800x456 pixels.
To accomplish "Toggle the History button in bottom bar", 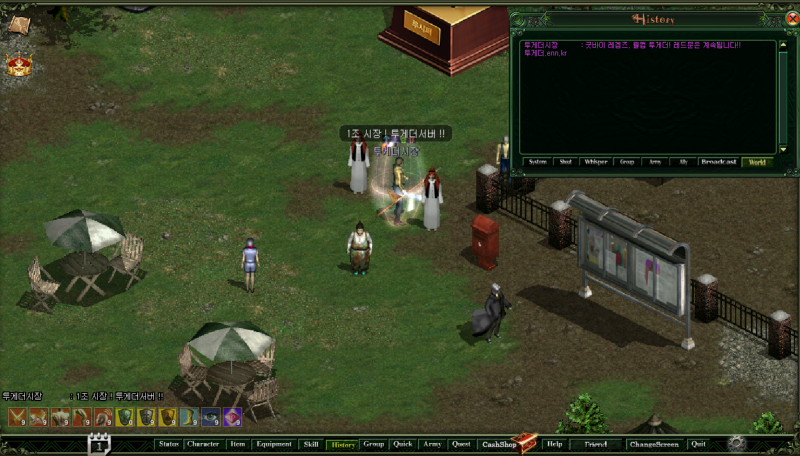I will (343, 444).
